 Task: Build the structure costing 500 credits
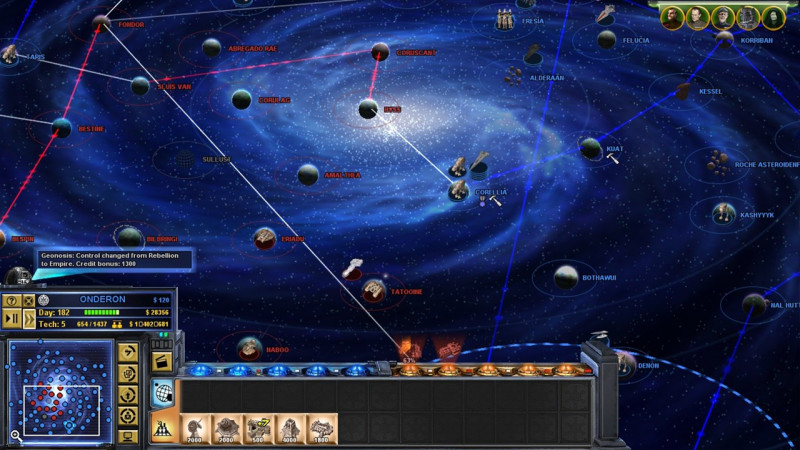tap(260, 429)
